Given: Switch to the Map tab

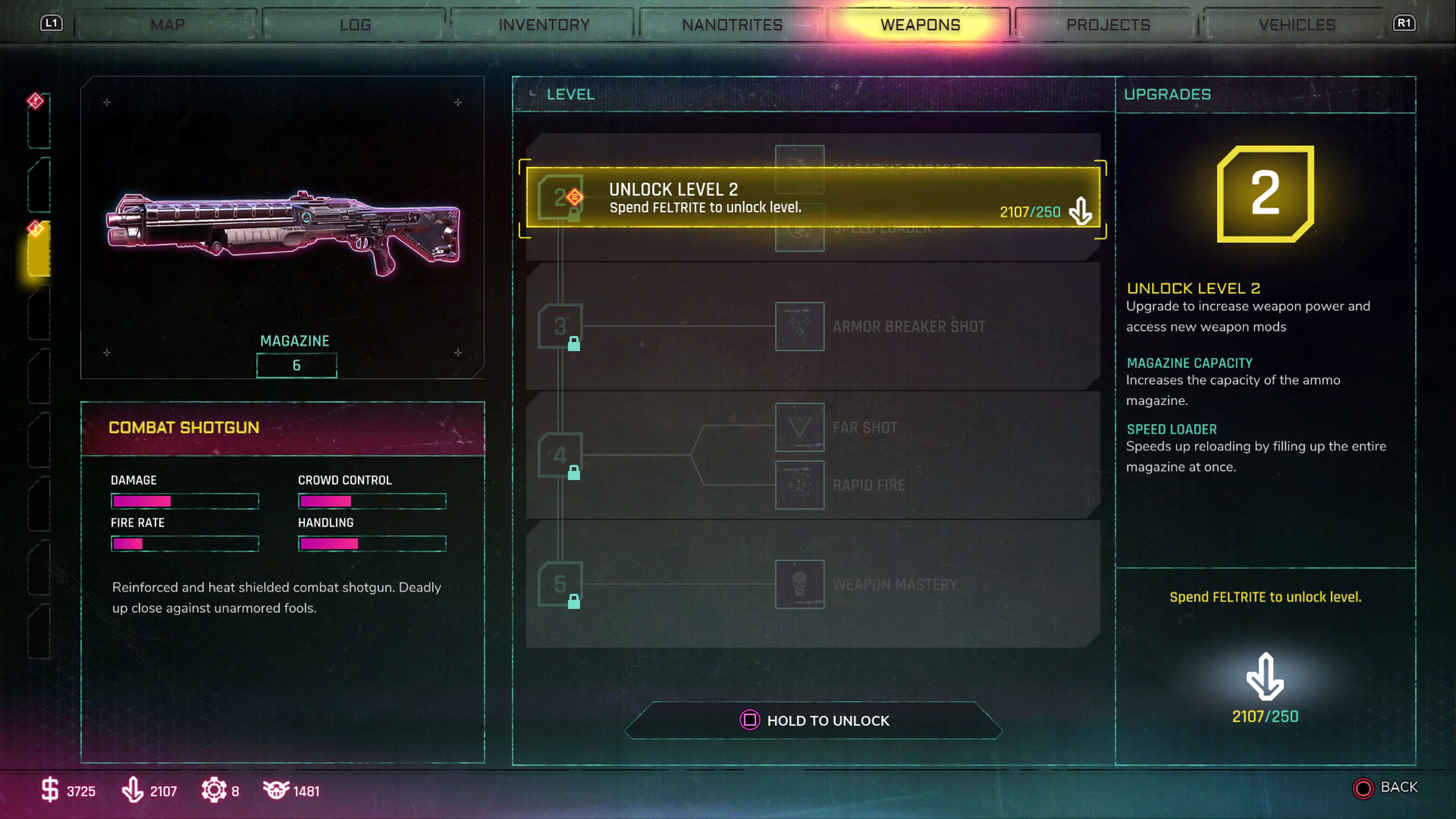Looking at the screenshot, I should [167, 25].
